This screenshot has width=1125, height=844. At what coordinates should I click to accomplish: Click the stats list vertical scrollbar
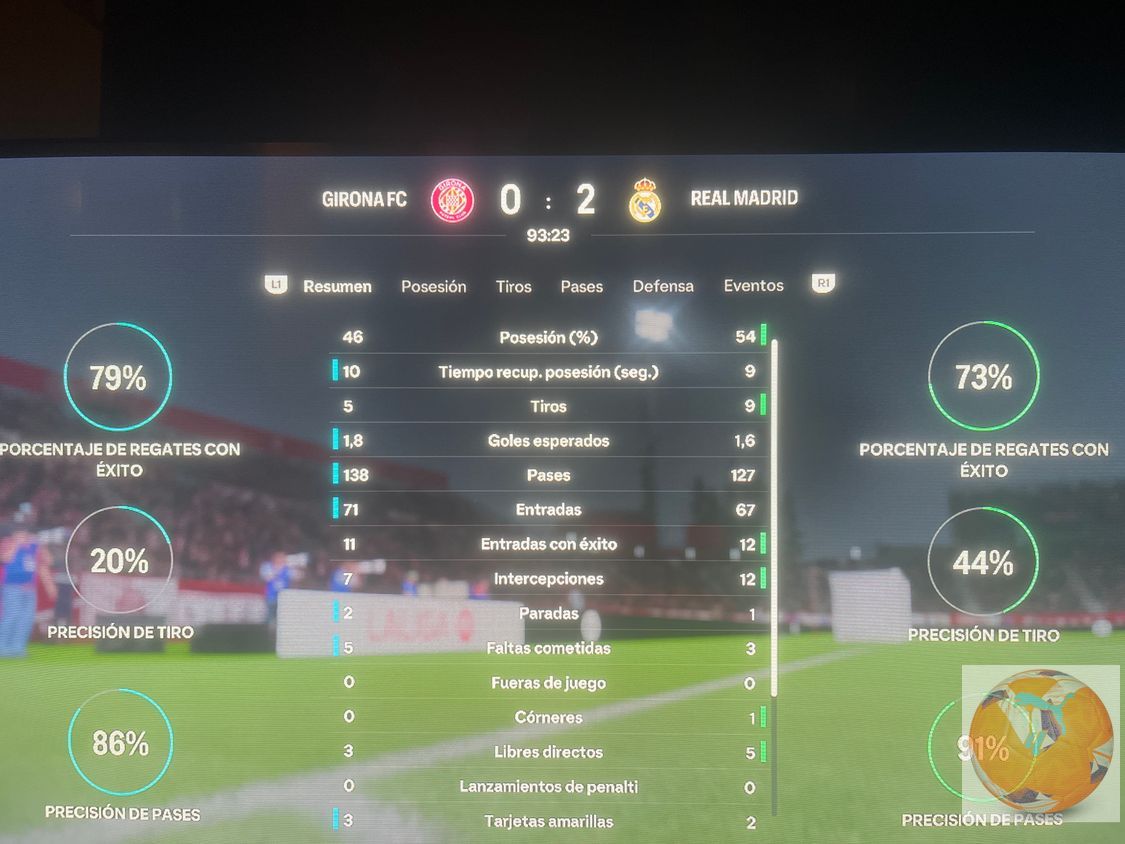[774, 518]
